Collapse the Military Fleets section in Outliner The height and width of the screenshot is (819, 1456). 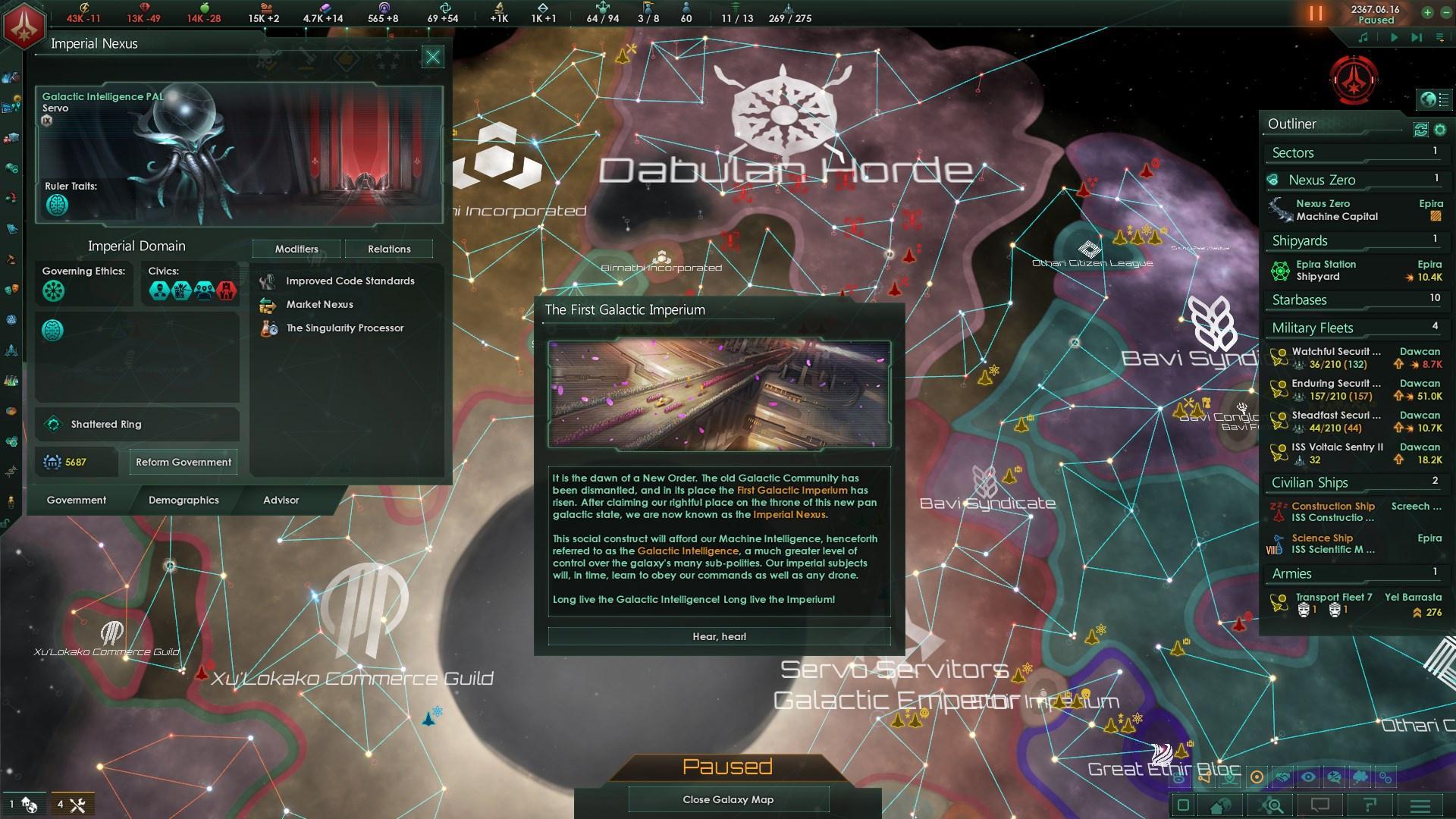[1312, 328]
